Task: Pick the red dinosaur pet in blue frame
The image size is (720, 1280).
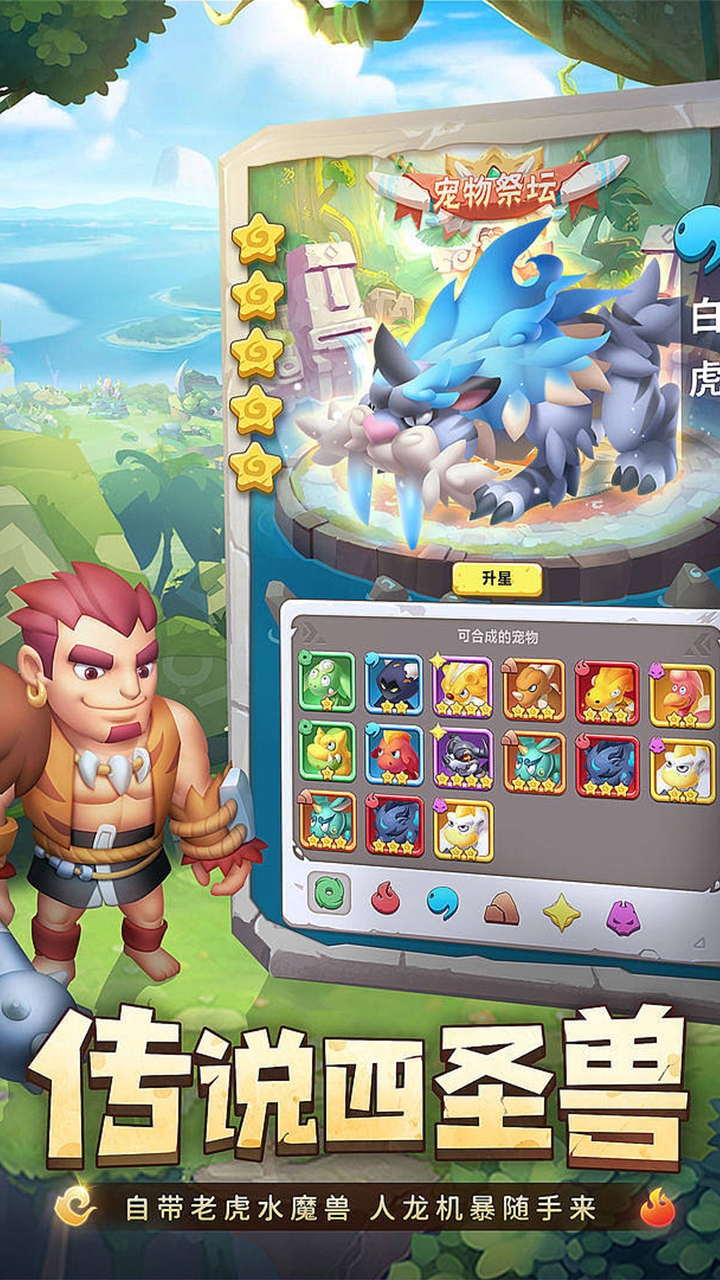Action: 394,755
